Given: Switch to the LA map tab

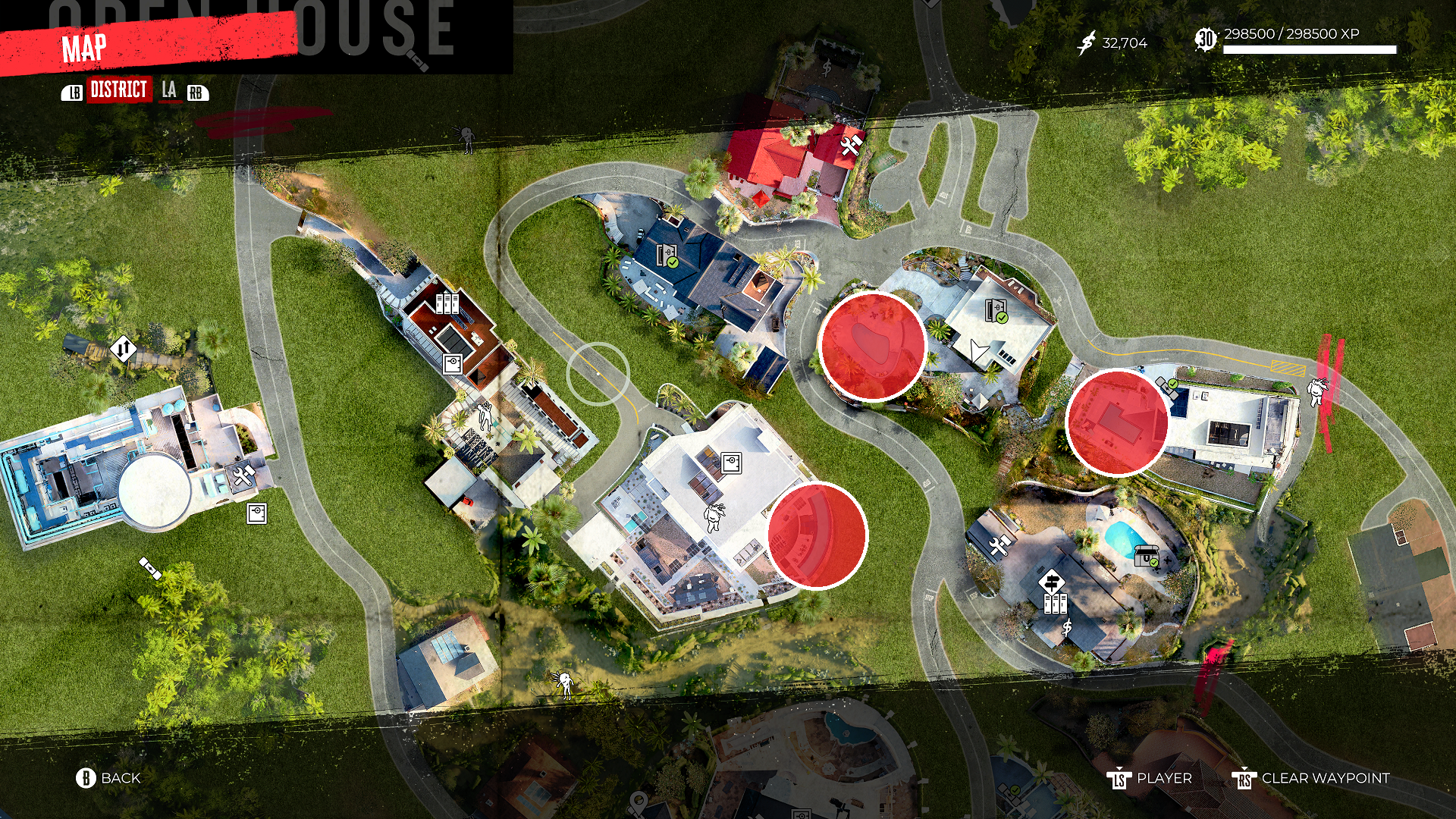Looking at the screenshot, I should [169, 90].
